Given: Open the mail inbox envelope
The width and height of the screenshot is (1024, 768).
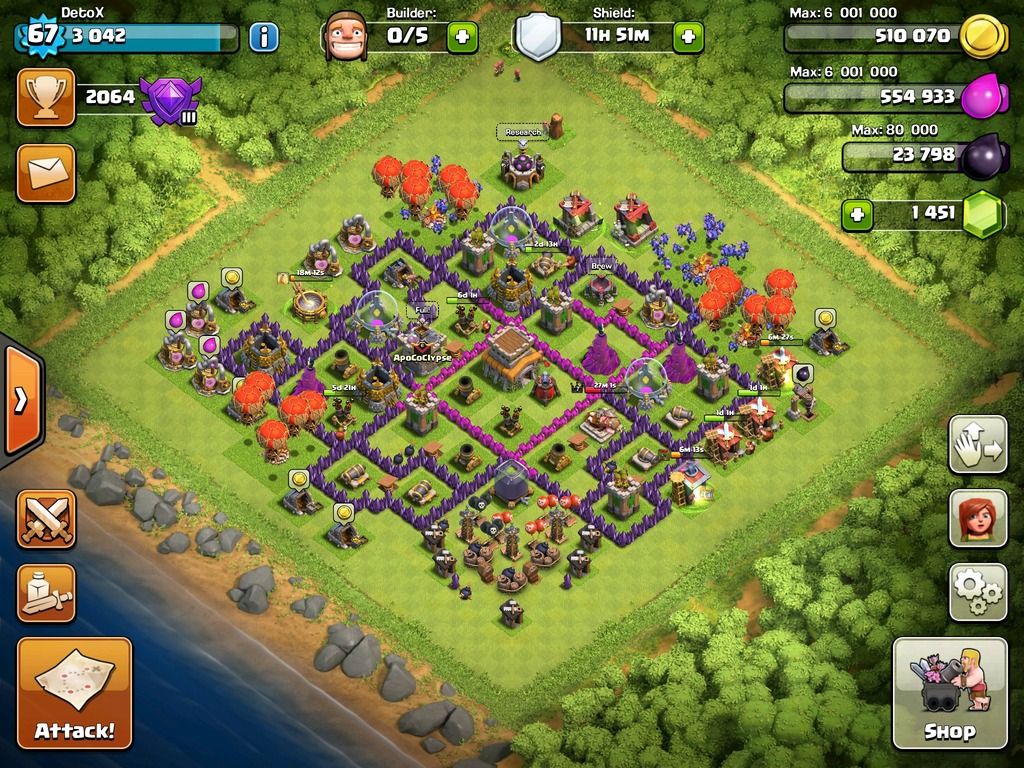Looking at the screenshot, I should tap(45, 172).
